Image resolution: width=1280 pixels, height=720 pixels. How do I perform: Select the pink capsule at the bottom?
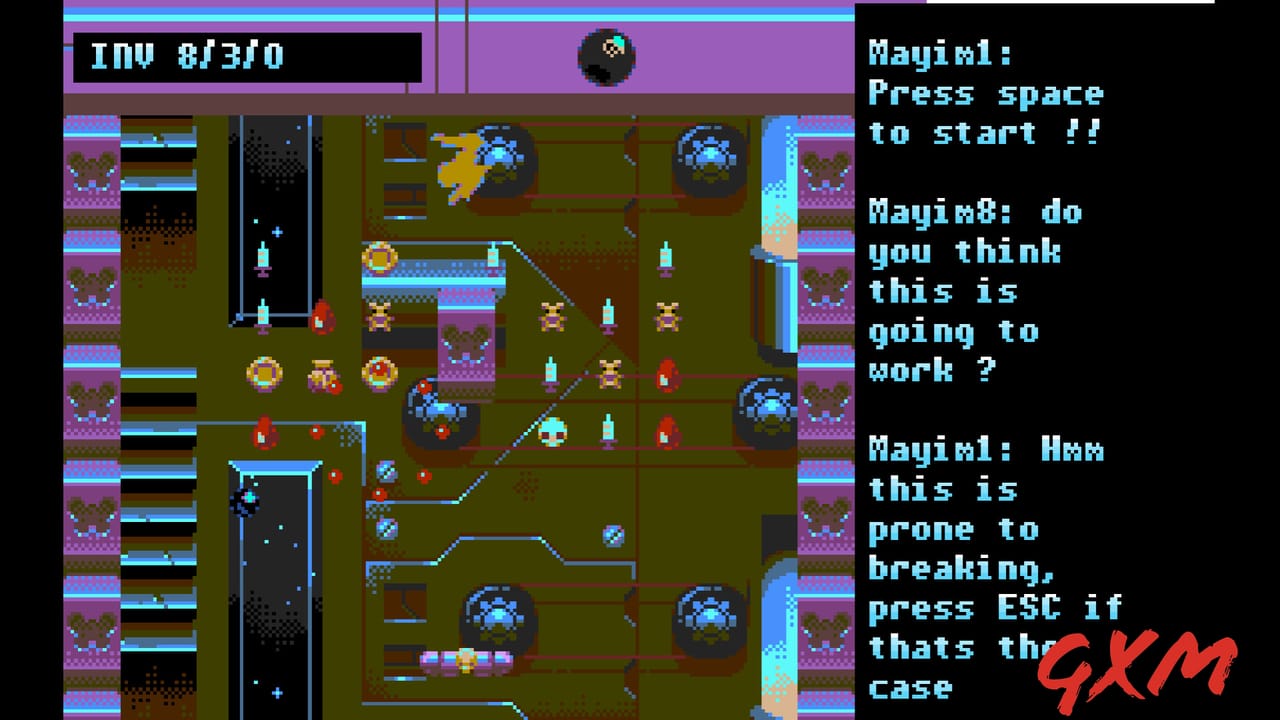(x=465, y=660)
